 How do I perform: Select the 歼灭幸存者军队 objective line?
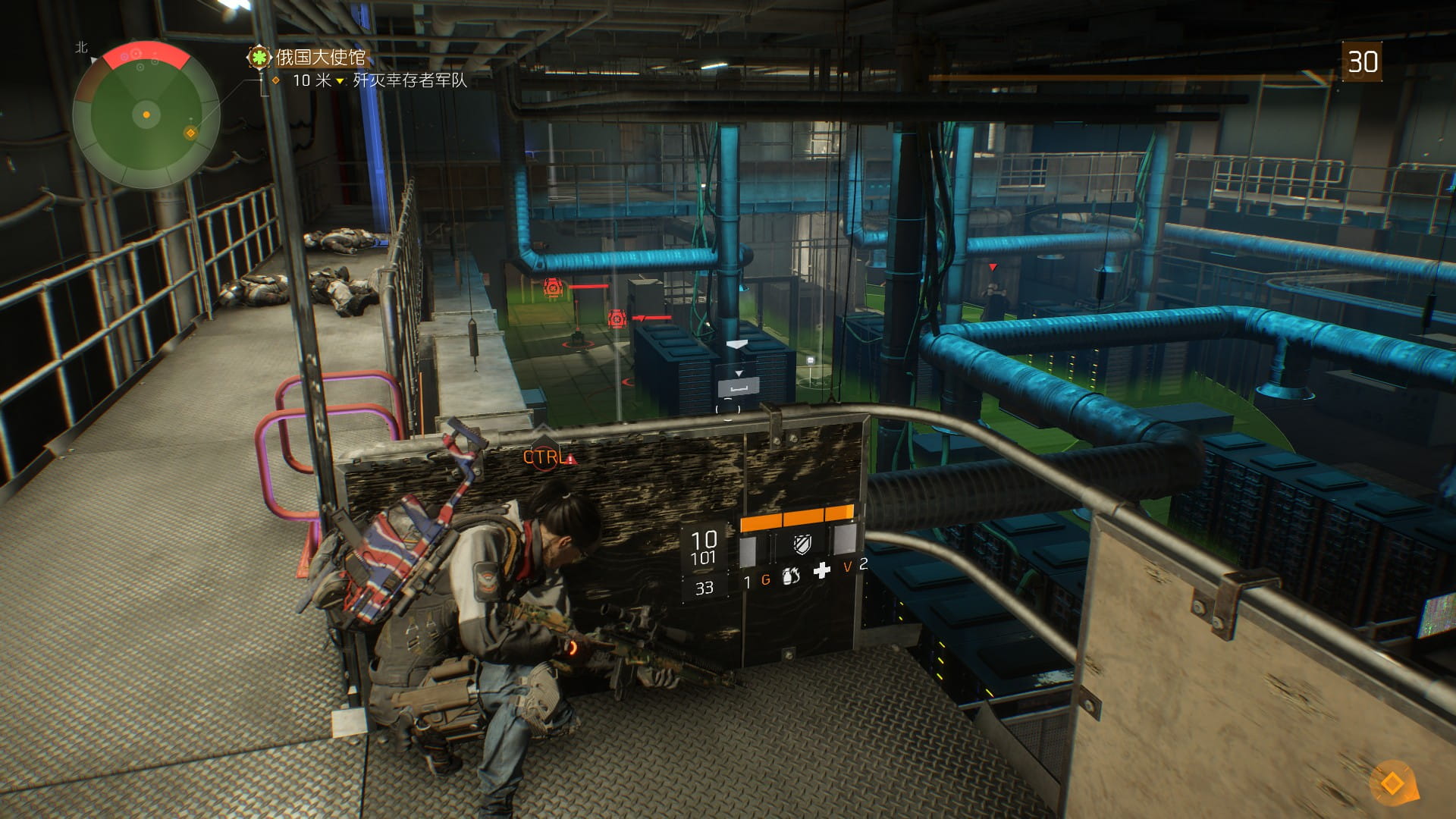[x=409, y=80]
